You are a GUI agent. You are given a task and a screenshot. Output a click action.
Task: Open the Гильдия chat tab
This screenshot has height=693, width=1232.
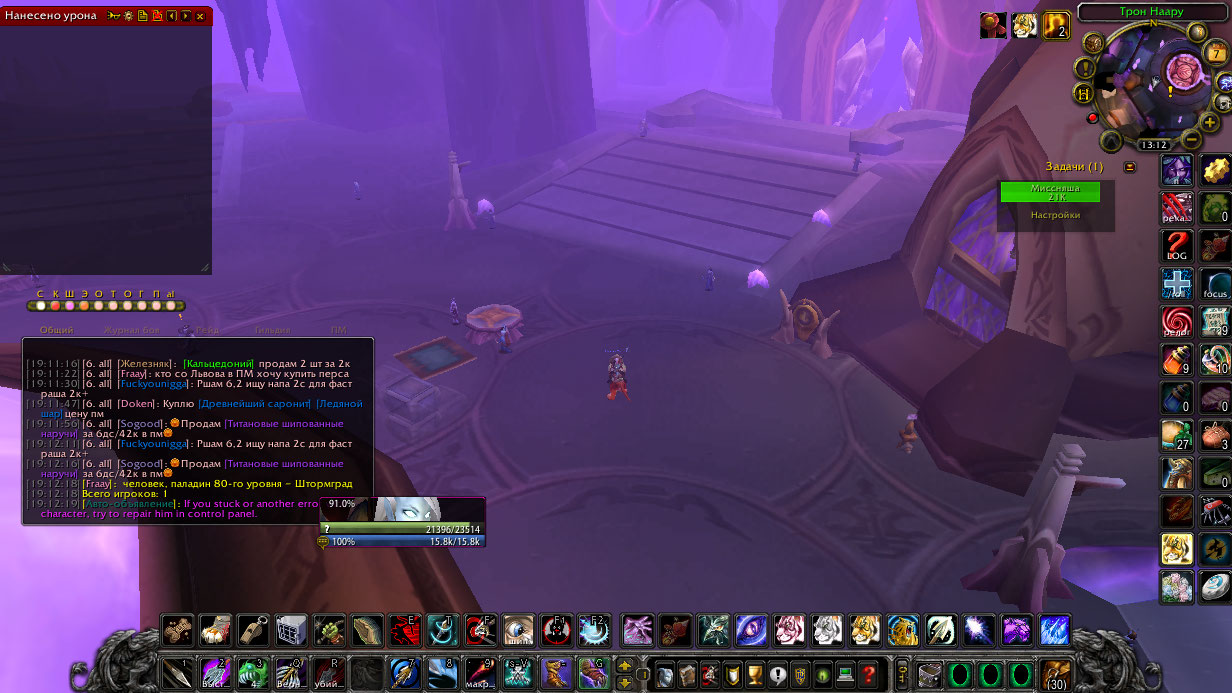(272, 329)
